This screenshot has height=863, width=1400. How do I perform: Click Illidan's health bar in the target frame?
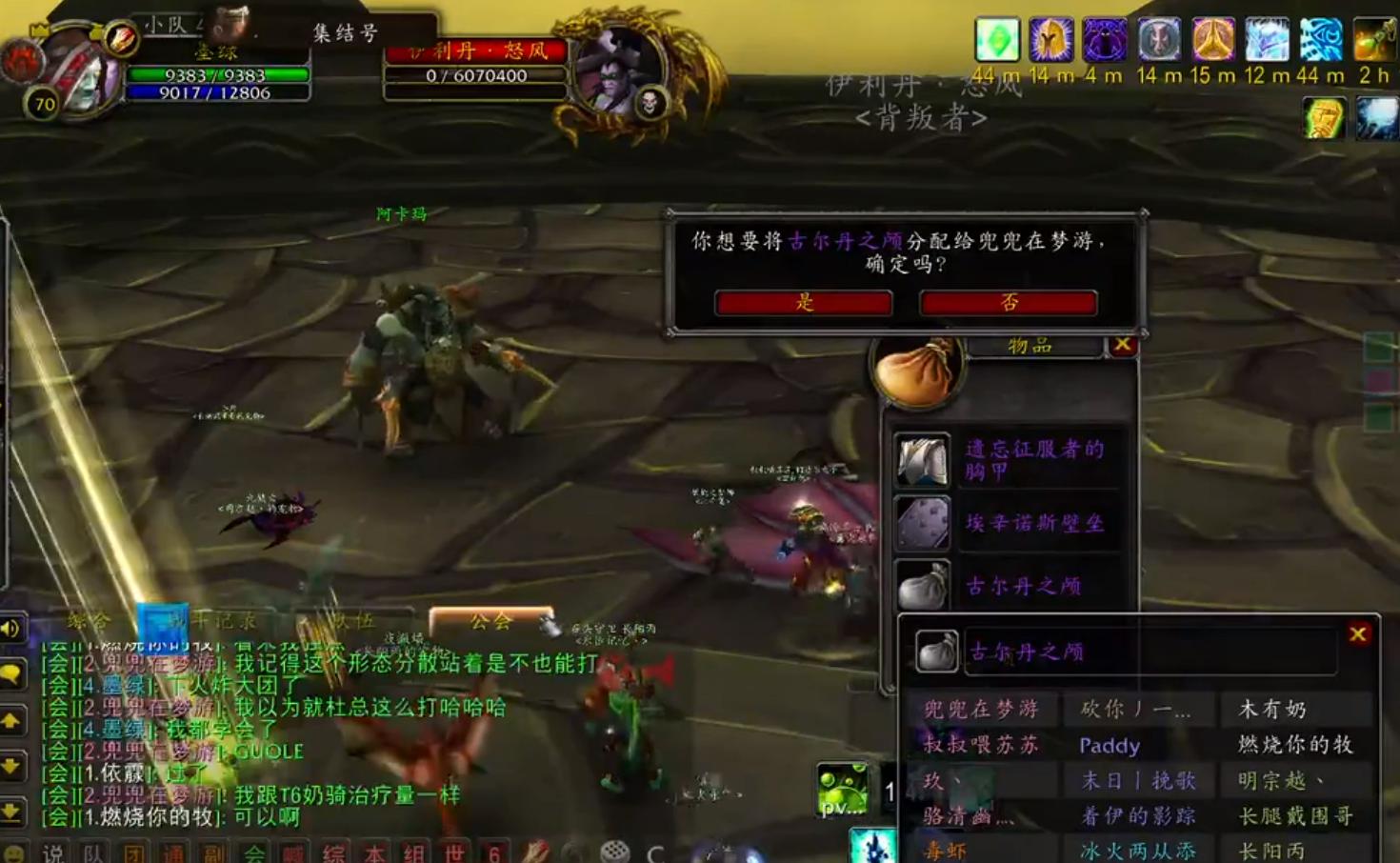tap(474, 74)
